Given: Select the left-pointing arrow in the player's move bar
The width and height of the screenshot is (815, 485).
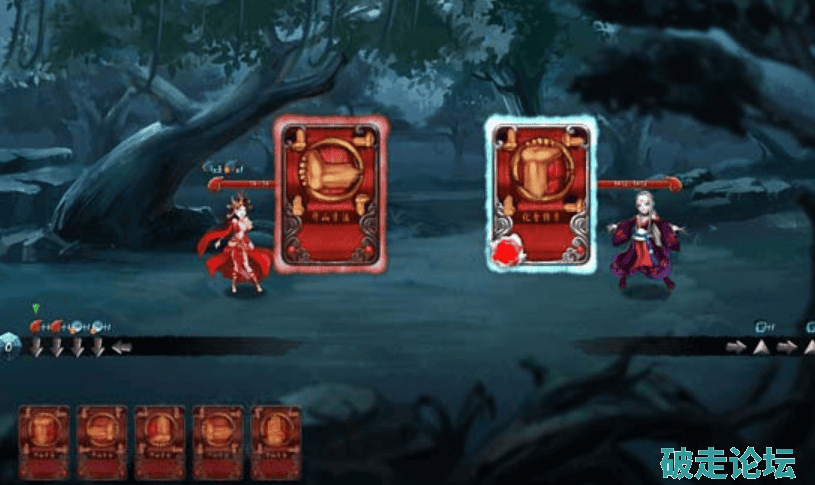Looking at the screenshot, I should tap(121, 347).
